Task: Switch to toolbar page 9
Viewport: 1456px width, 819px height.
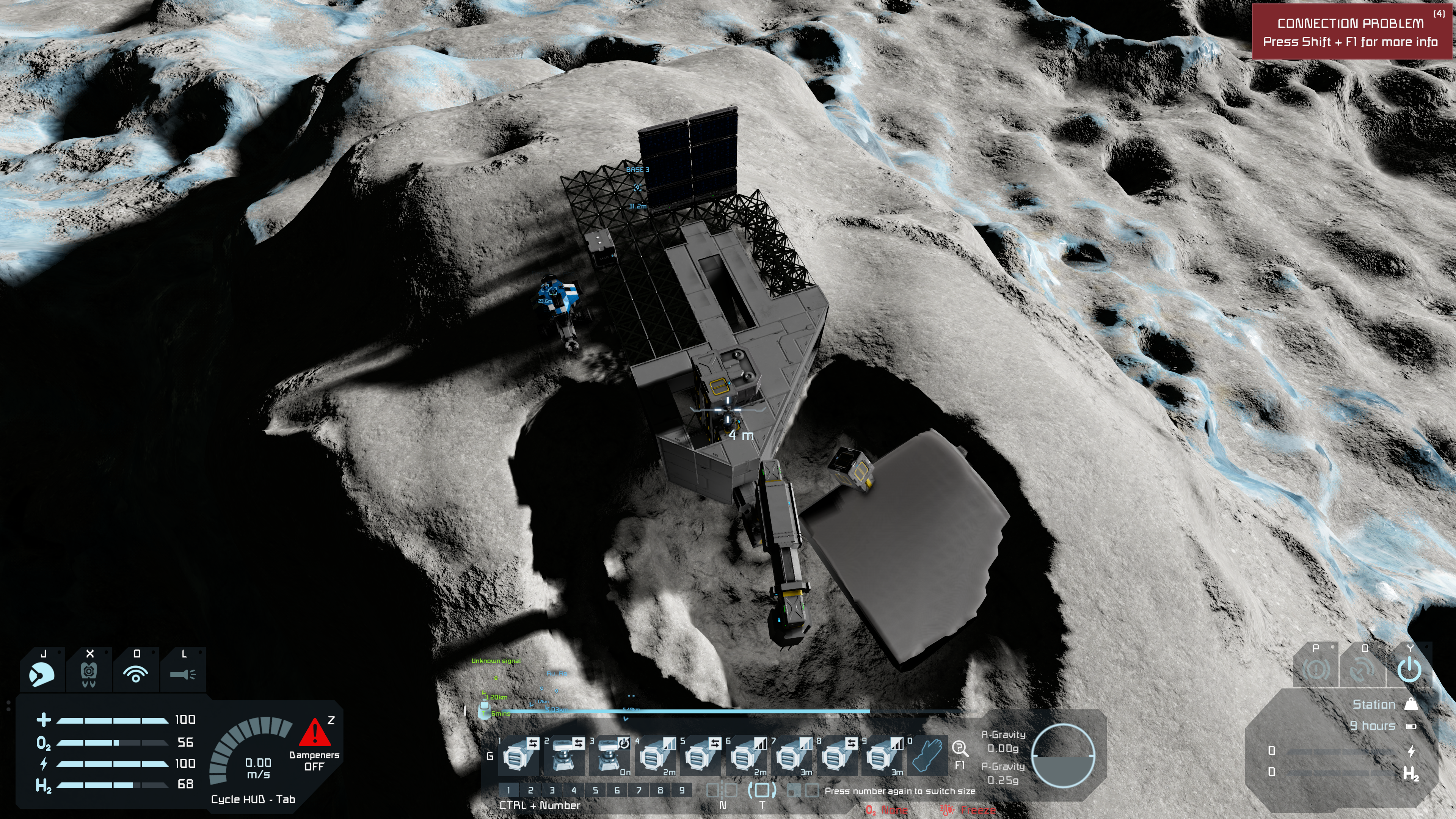Action: point(682,790)
